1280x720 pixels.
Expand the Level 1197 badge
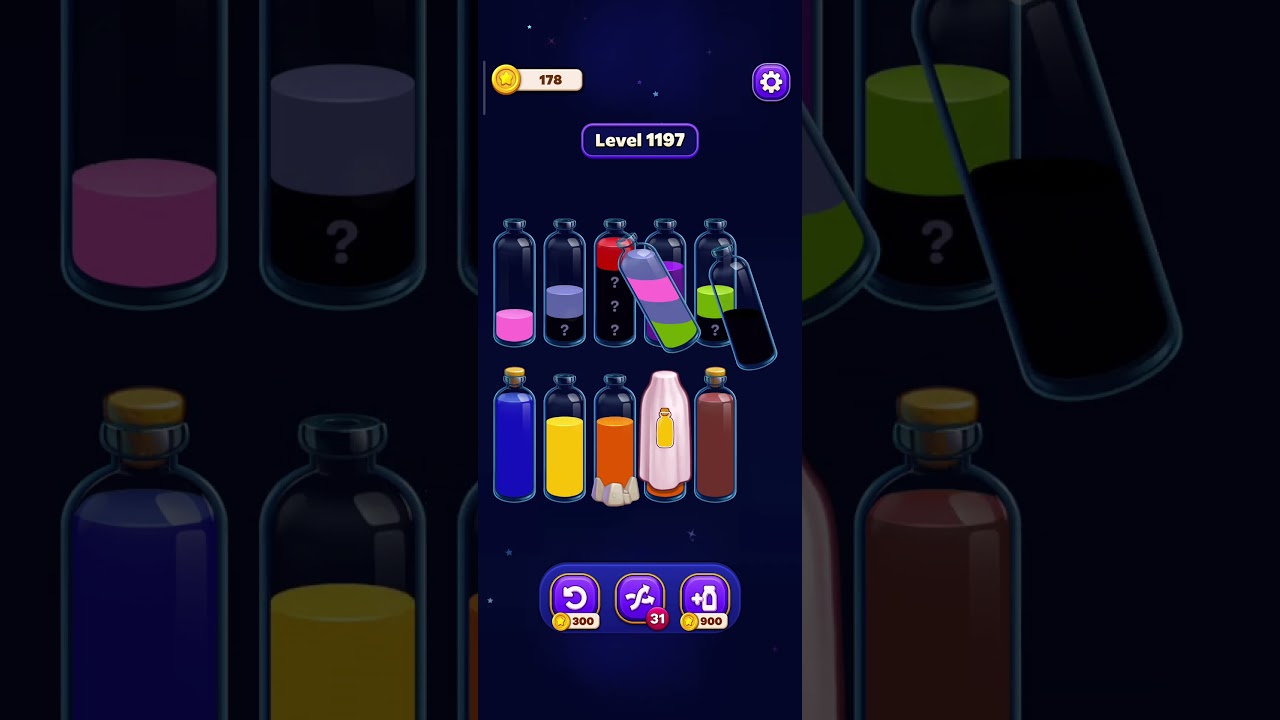click(x=640, y=140)
